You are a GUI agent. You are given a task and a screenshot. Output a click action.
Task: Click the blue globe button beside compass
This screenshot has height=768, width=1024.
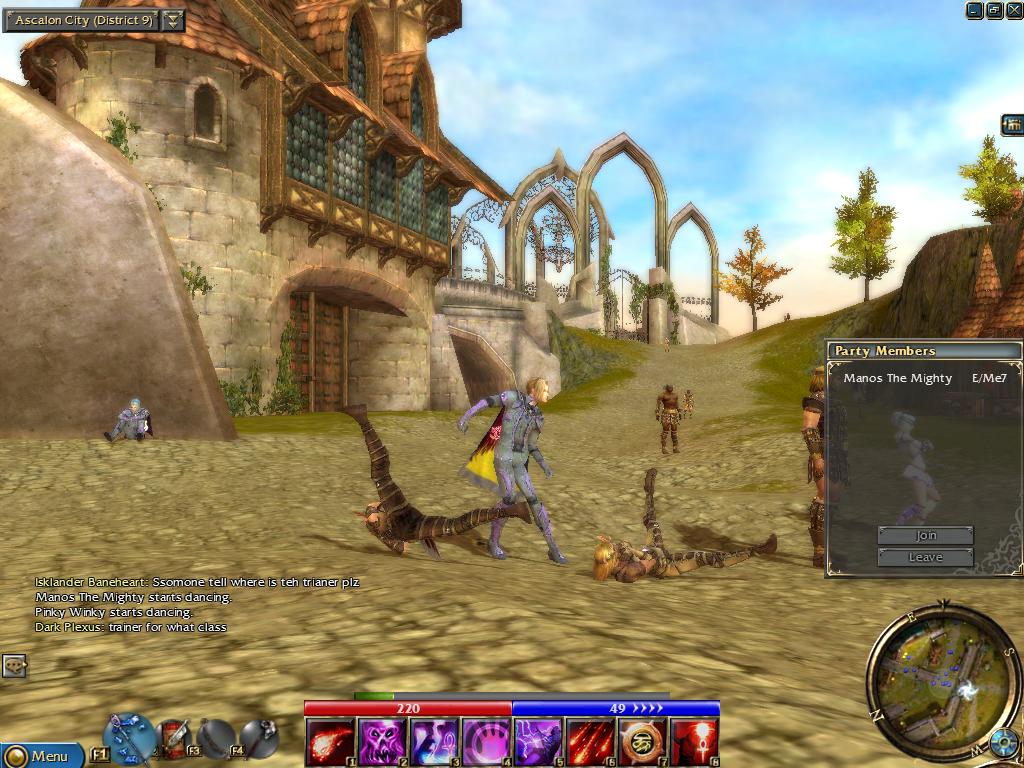click(1004, 744)
